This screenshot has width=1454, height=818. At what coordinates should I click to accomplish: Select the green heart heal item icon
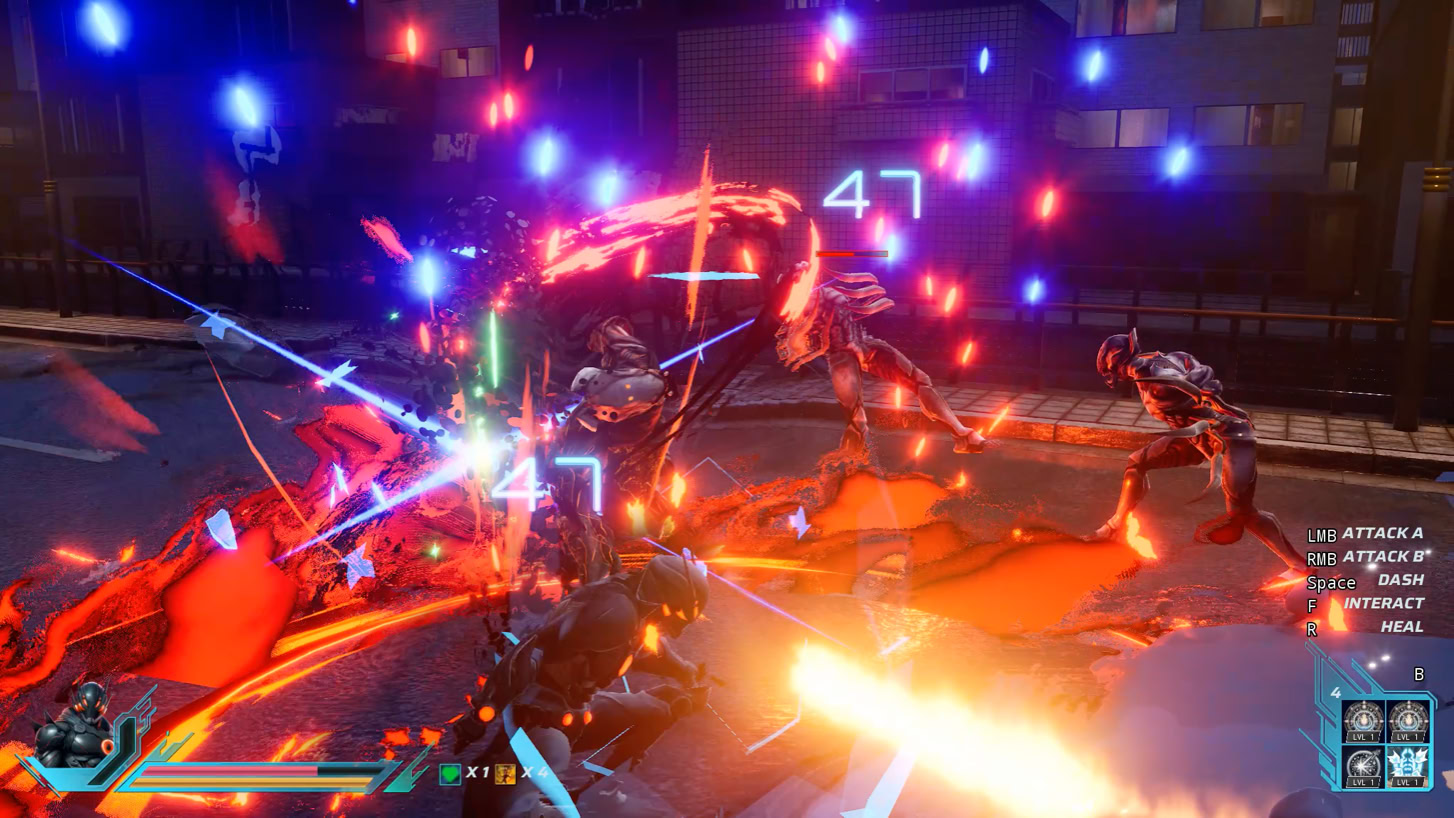451,774
